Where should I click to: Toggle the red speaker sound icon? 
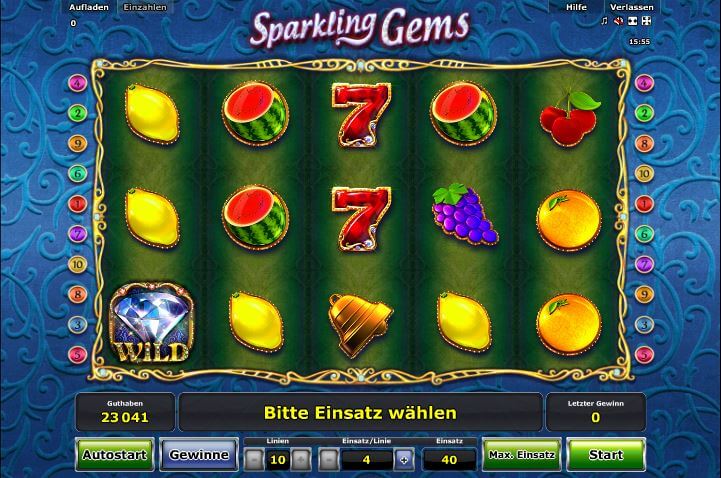pyautogui.click(x=619, y=21)
